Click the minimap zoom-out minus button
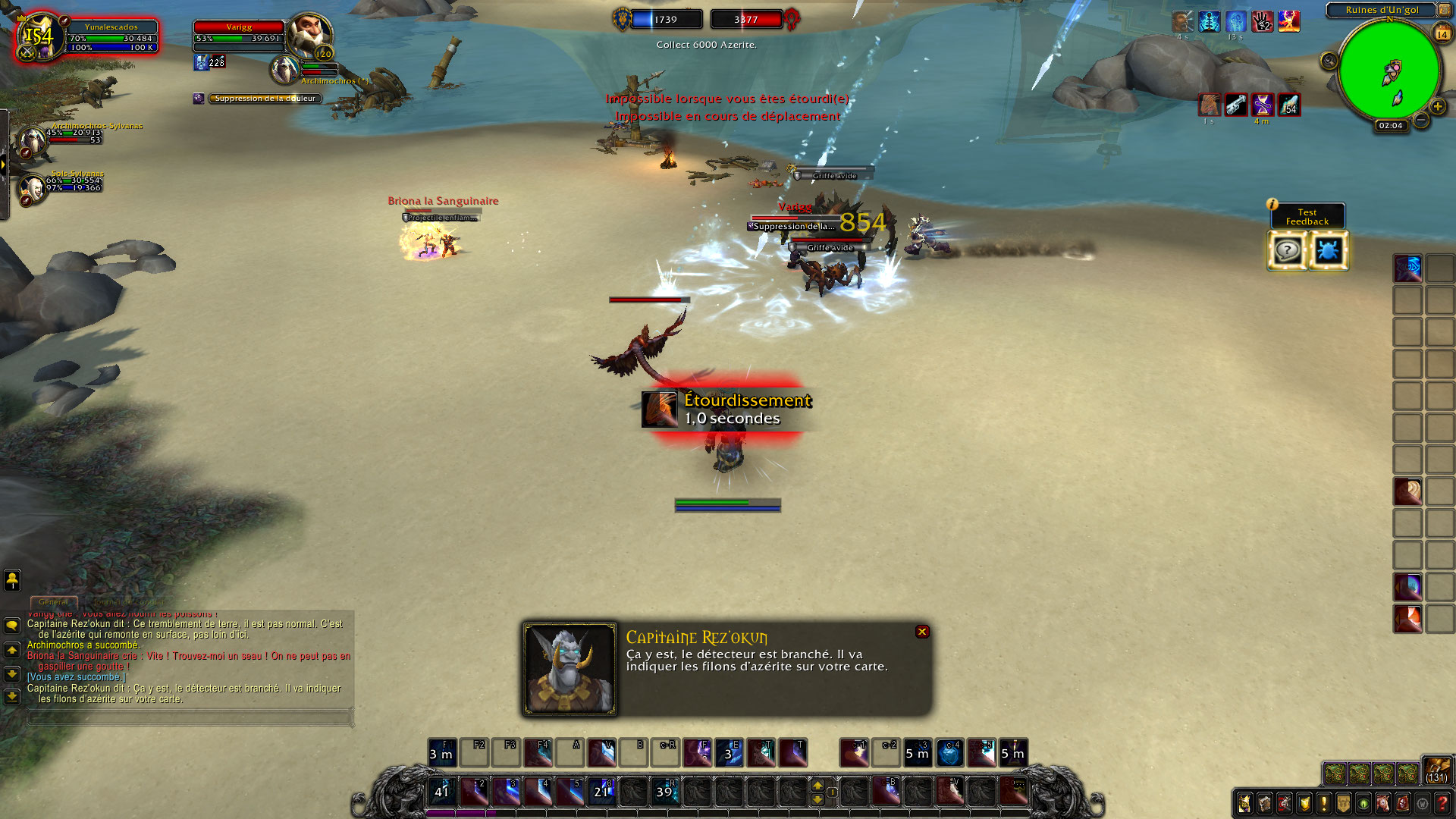 [1421, 121]
